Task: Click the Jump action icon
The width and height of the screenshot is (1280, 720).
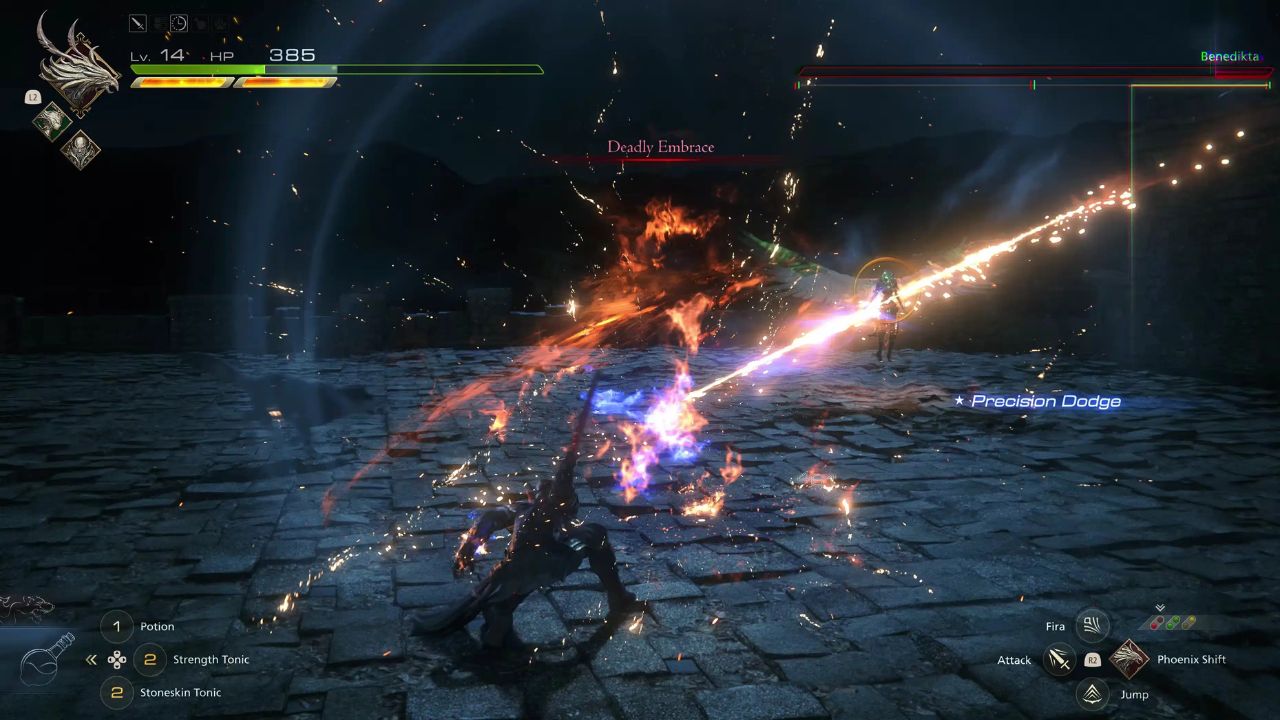Action: (1092, 693)
